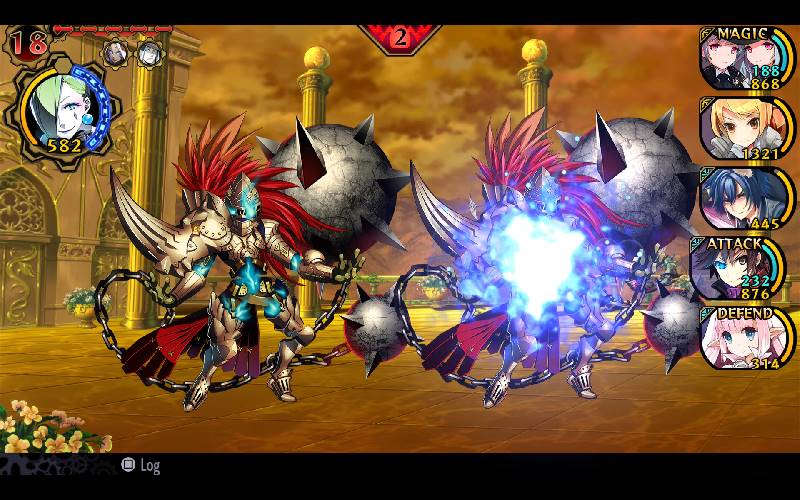Select the MAGIC twin-character party portrait
This screenshot has width=800, height=500.
[x=742, y=59]
